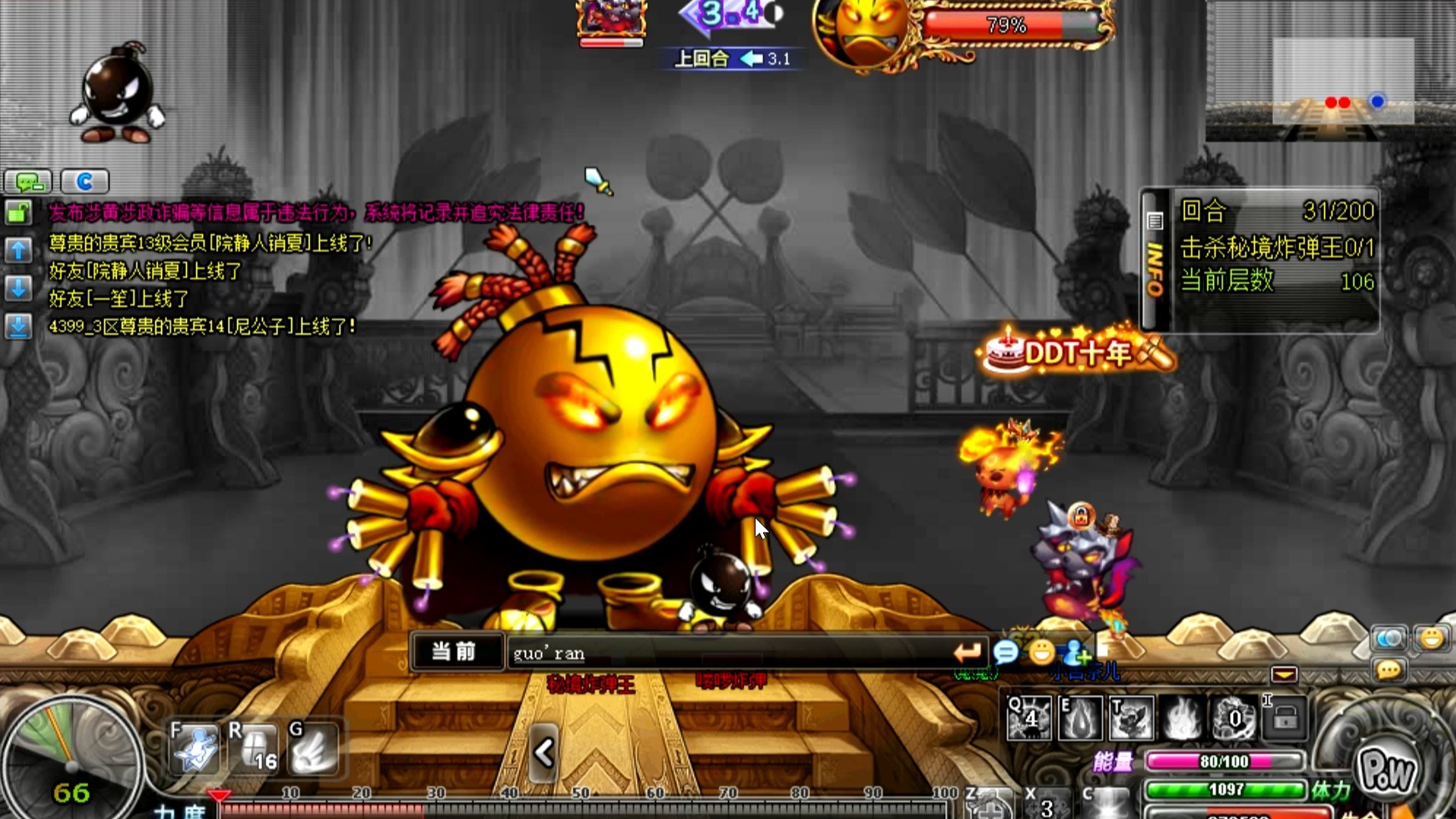Focus the chat text input field

click(x=726, y=653)
